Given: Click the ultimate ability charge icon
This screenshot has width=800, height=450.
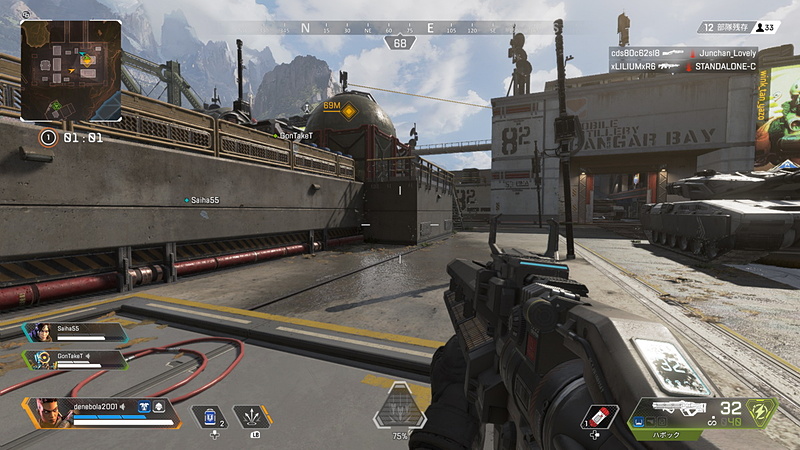Looking at the screenshot, I should pyautogui.click(x=400, y=408).
